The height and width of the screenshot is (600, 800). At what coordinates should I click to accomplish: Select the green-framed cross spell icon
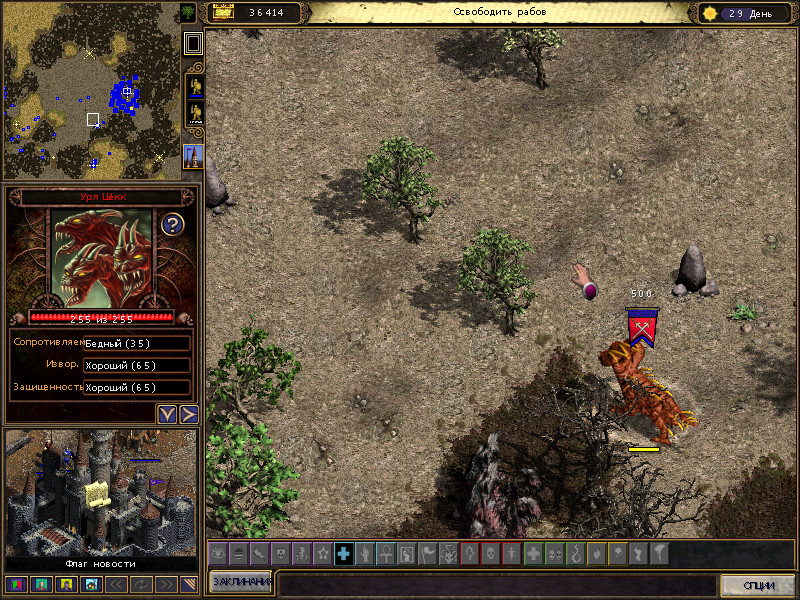coord(533,553)
